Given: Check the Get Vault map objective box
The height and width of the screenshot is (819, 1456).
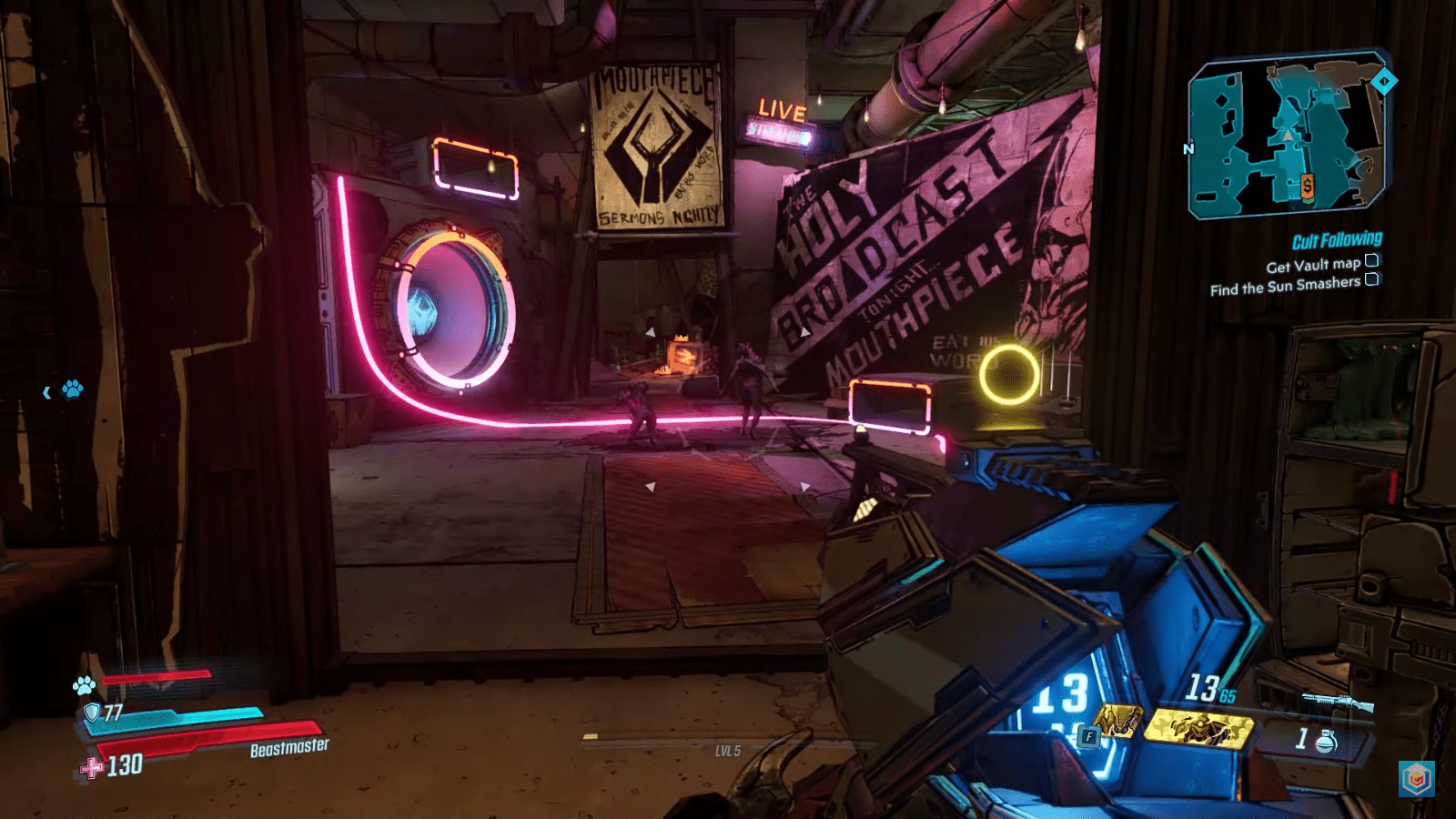Looking at the screenshot, I should click(1371, 261).
